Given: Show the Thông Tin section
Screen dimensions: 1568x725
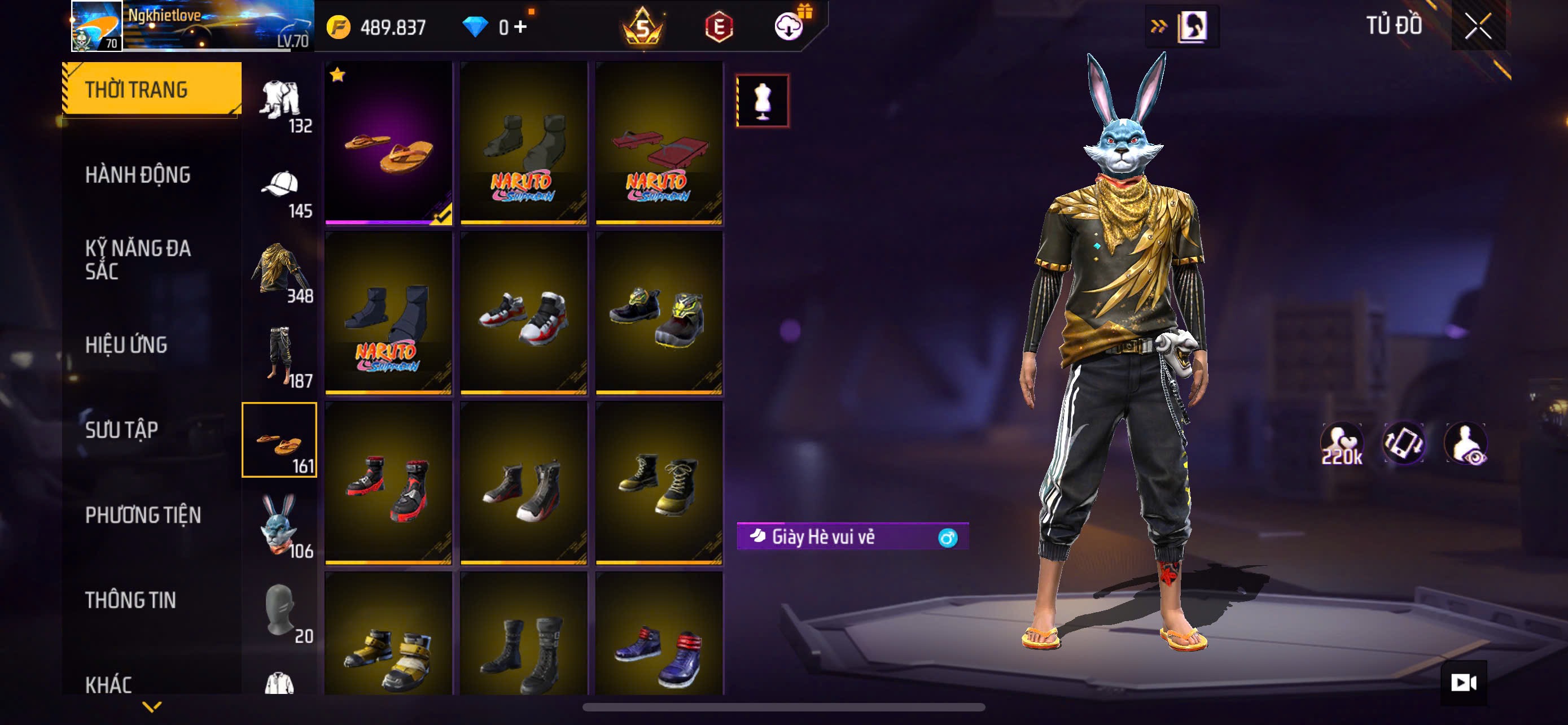Looking at the screenshot, I should pos(131,600).
